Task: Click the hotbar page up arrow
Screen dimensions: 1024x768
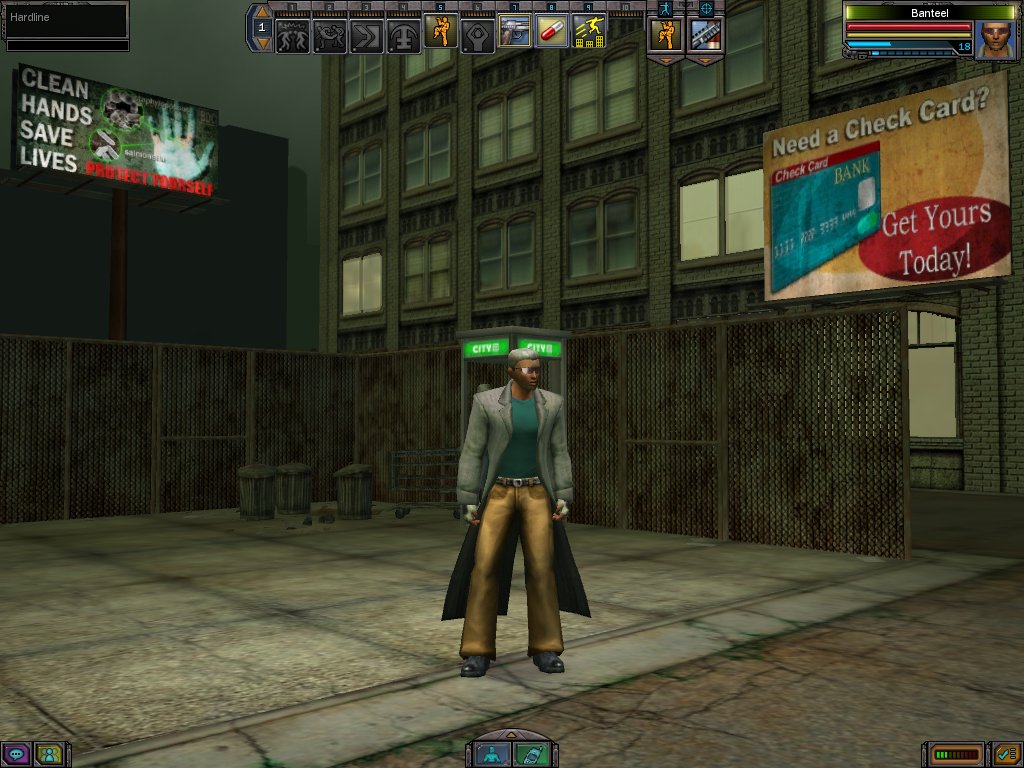Action: (x=262, y=13)
